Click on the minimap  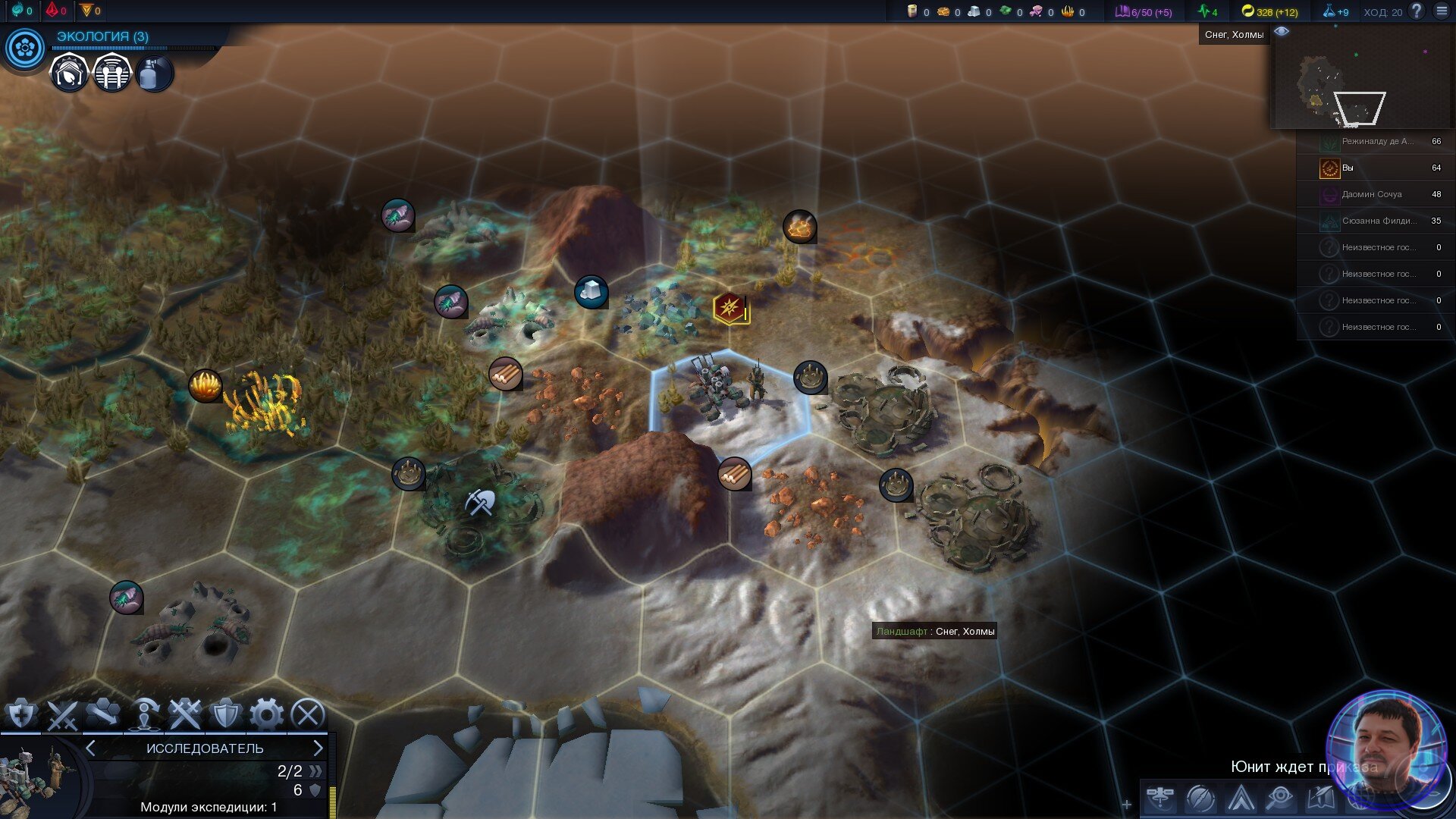point(1361,83)
